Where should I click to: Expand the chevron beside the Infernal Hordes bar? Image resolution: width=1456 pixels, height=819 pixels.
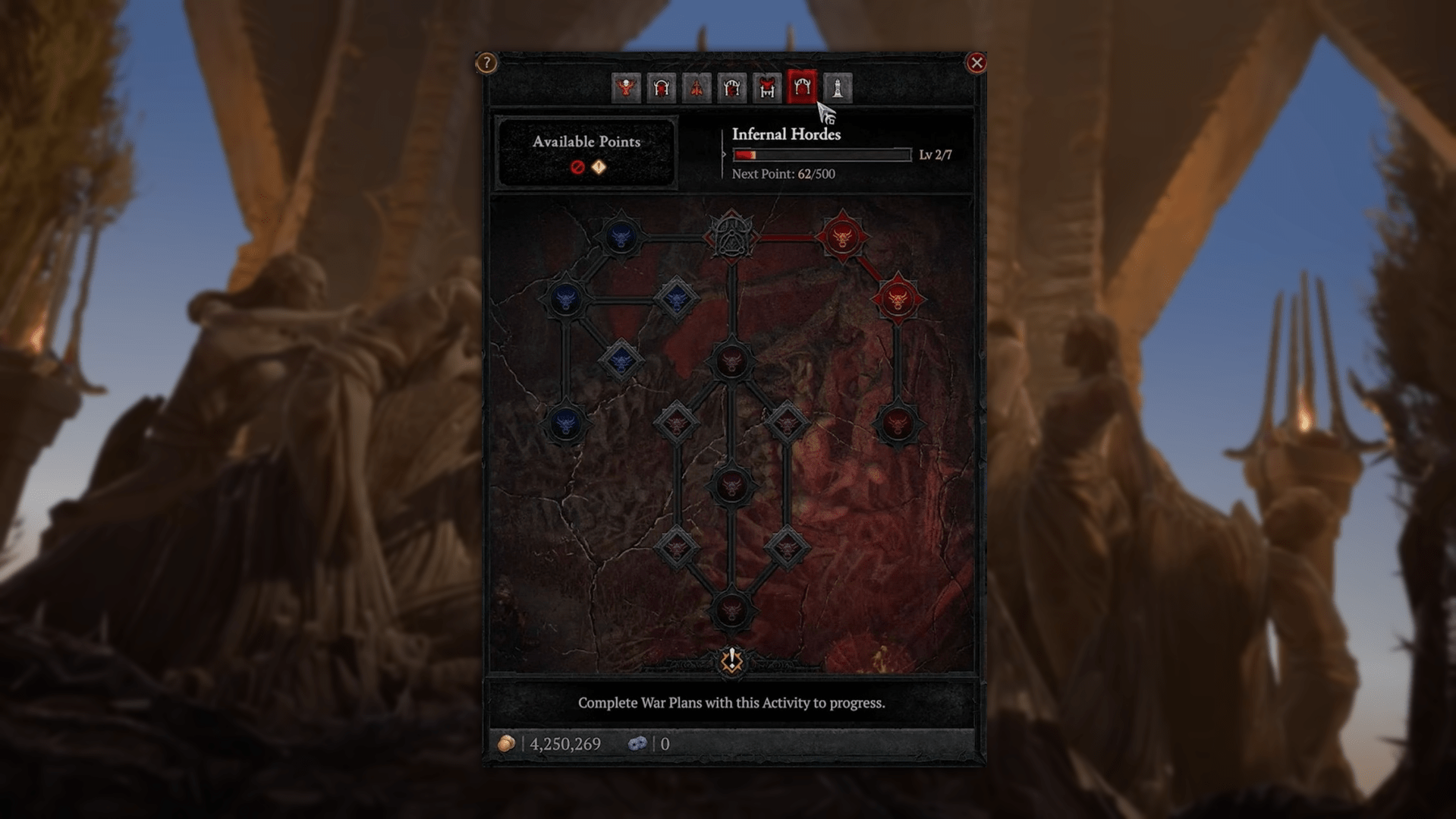(x=723, y=154)
